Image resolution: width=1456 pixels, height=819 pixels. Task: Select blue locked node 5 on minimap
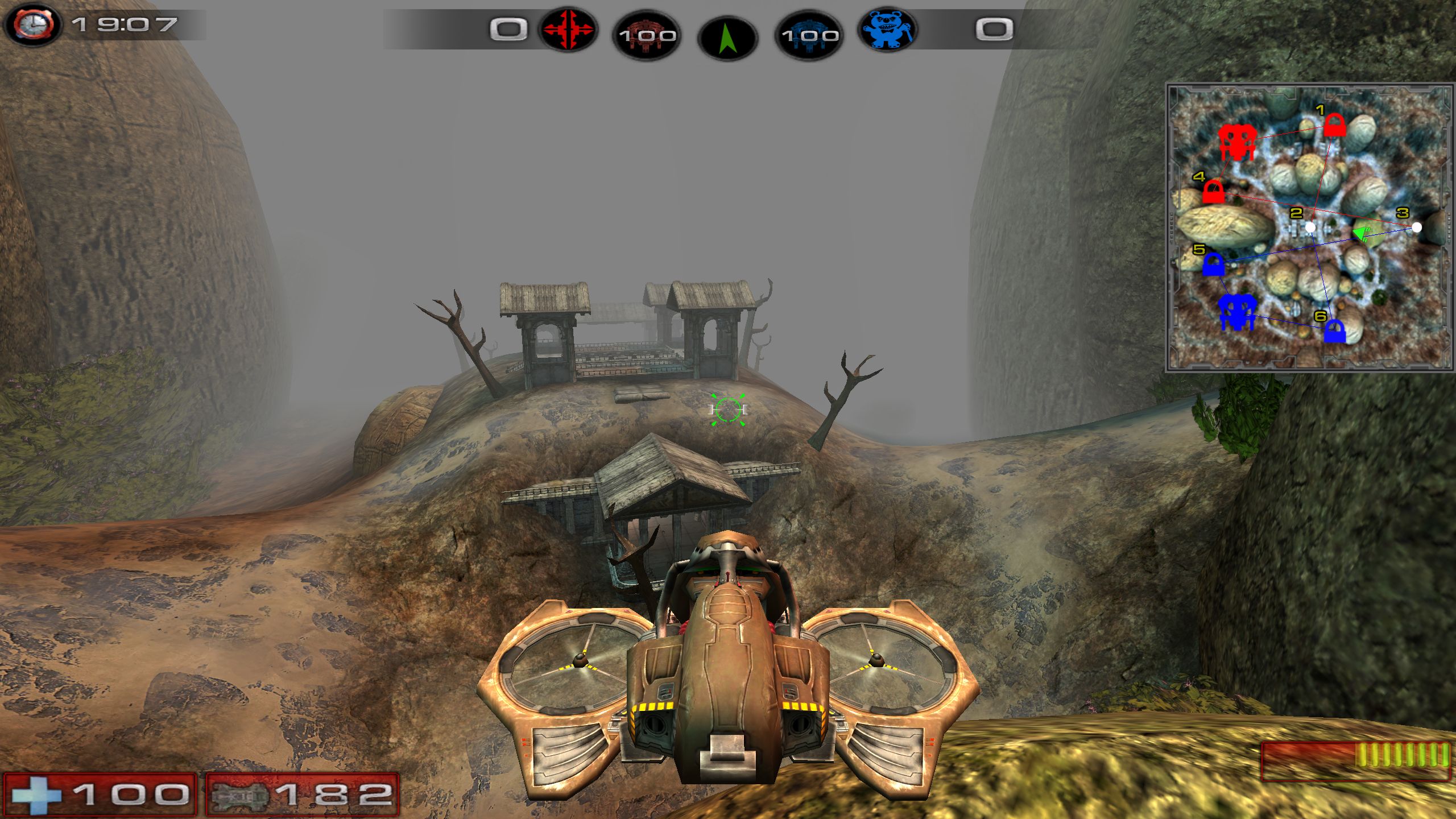click(1213, 264)
